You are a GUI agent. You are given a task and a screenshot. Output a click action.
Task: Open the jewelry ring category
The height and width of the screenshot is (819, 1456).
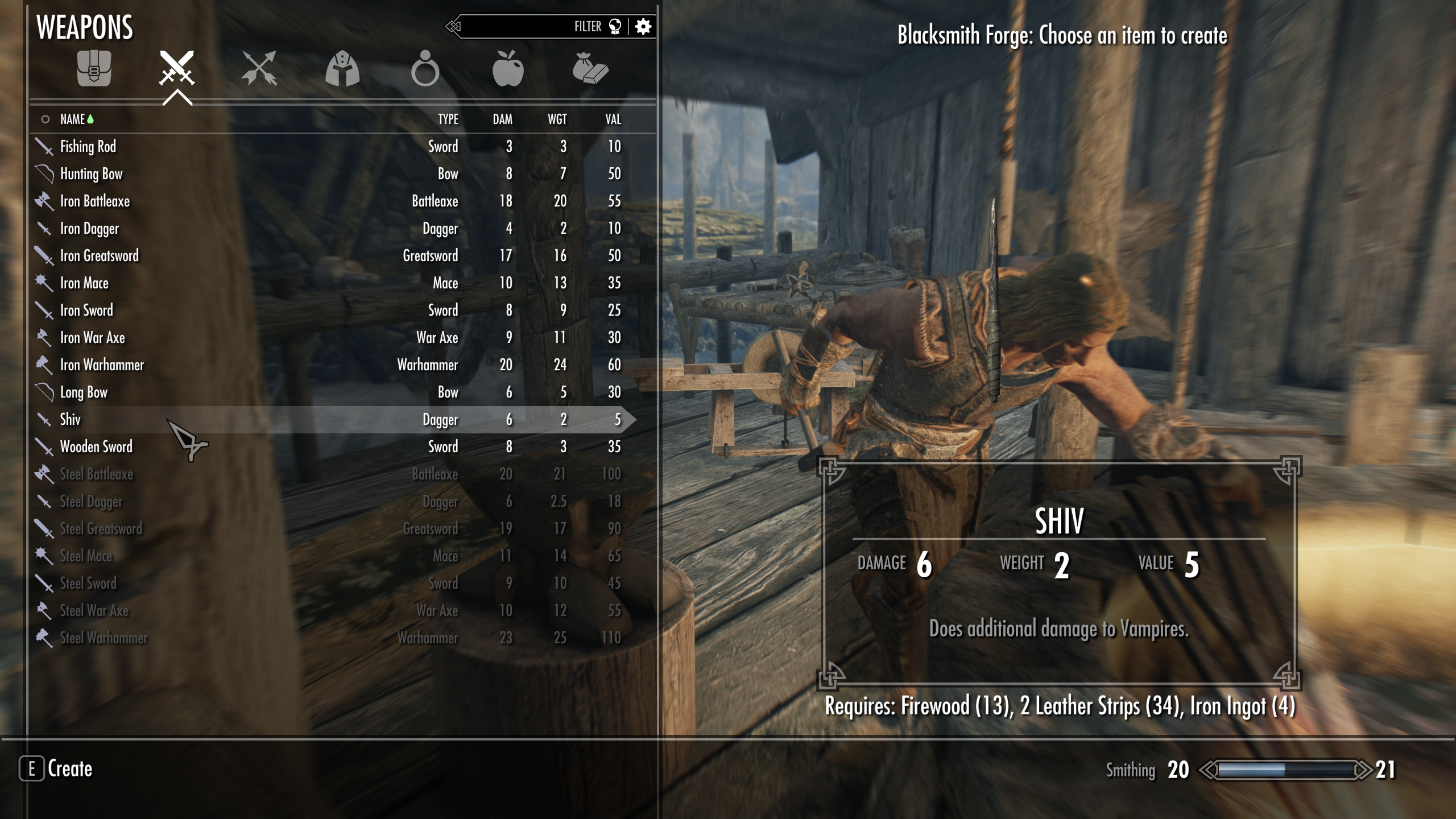(x=425, y=69)
